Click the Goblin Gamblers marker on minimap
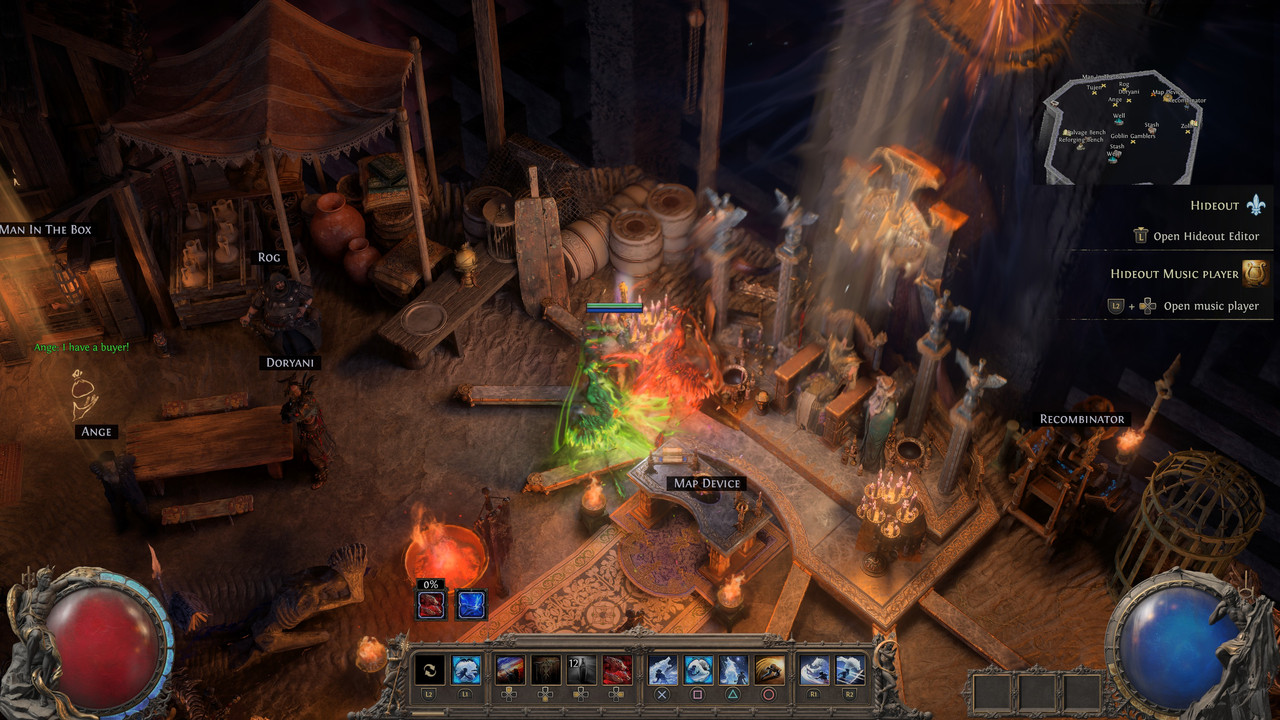Screen dimensions: 1280x720 pos(1133,136)
